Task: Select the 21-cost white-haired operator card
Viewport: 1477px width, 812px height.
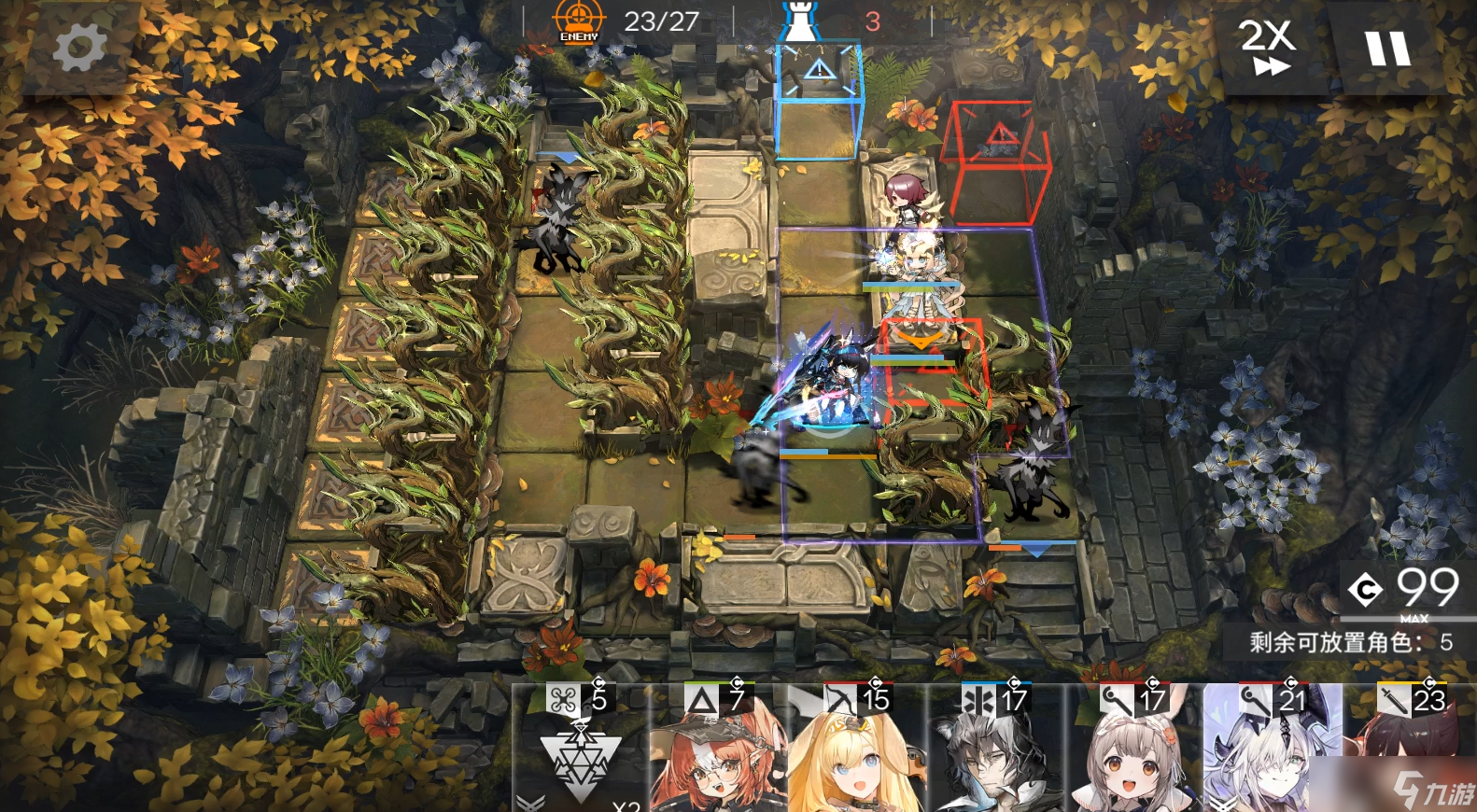Action: pos(1270,756)
